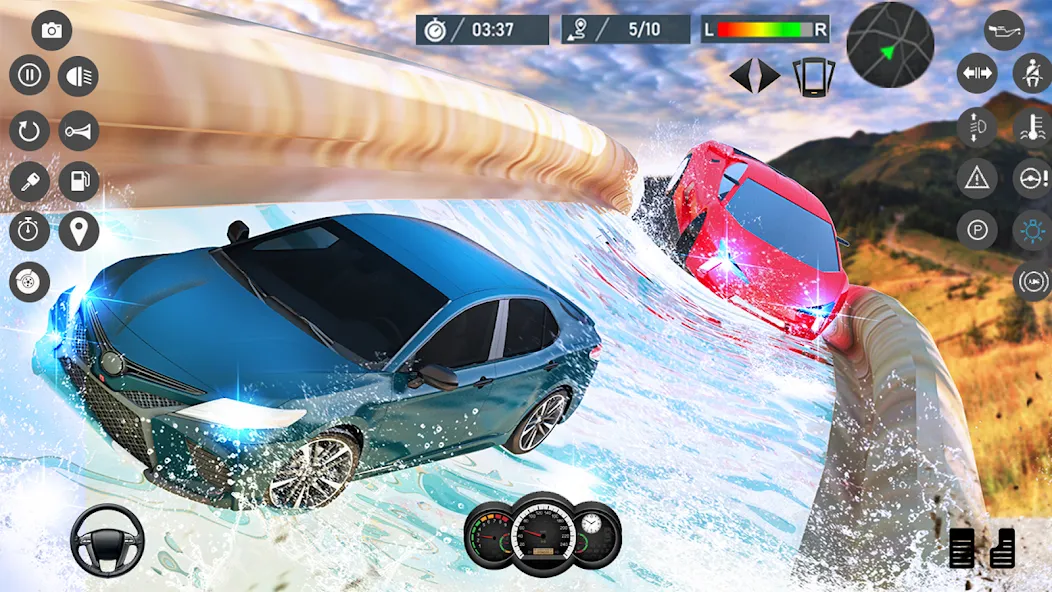Viewport: 1052px width, 592px height.
Task: Step on the accelerator pedal
Action: [x=1003, y=547]
